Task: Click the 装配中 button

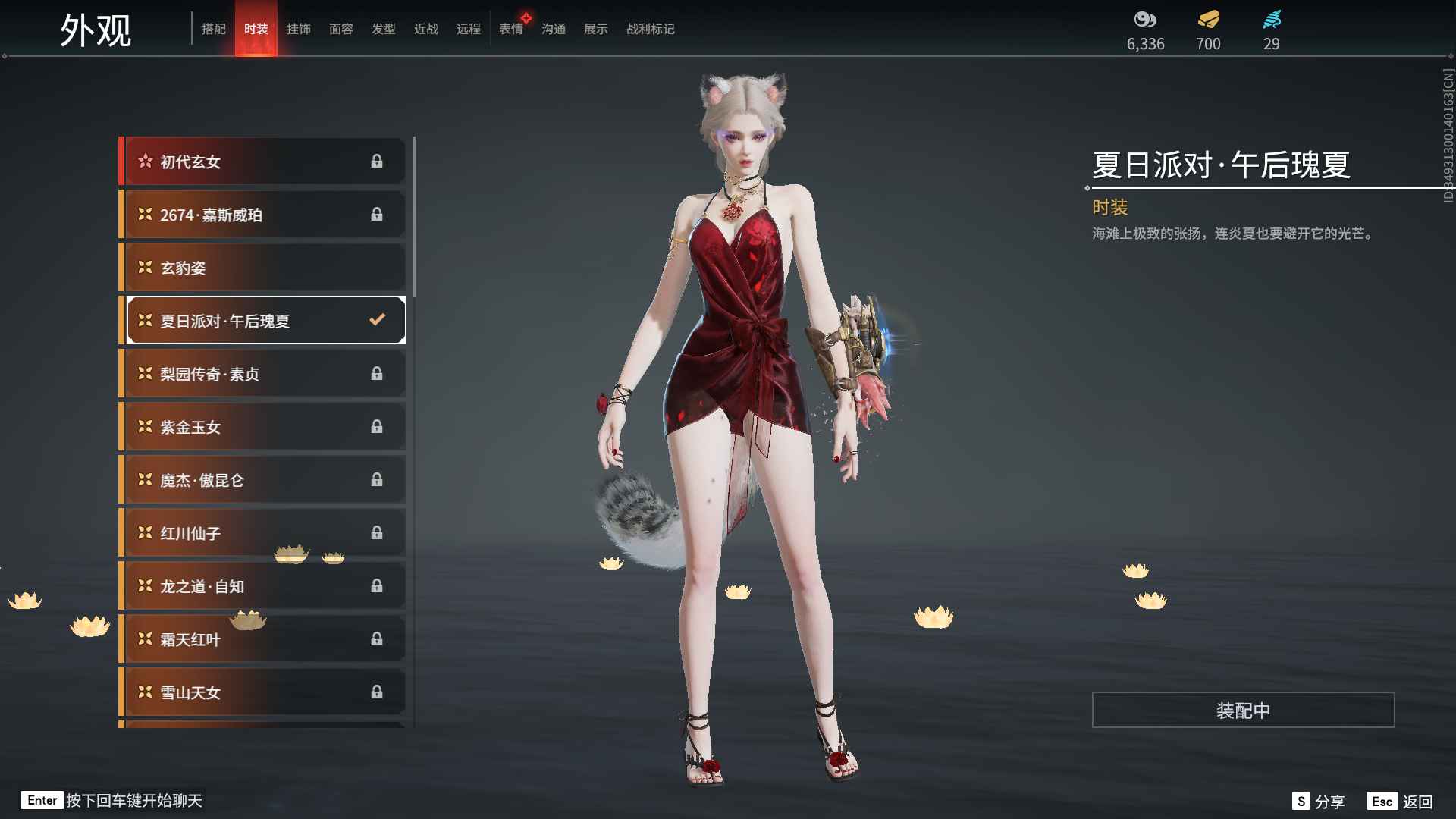Action: click(x=1244, y=711)
